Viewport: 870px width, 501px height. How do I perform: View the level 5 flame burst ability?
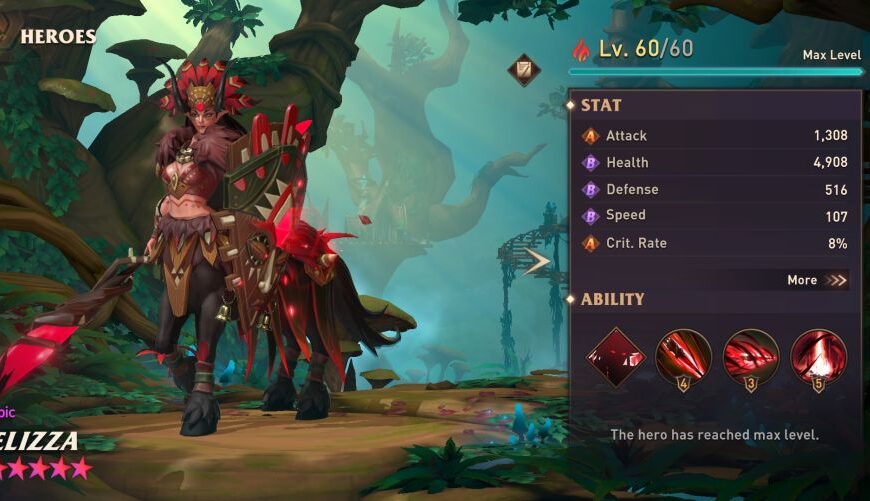(819, 356)
